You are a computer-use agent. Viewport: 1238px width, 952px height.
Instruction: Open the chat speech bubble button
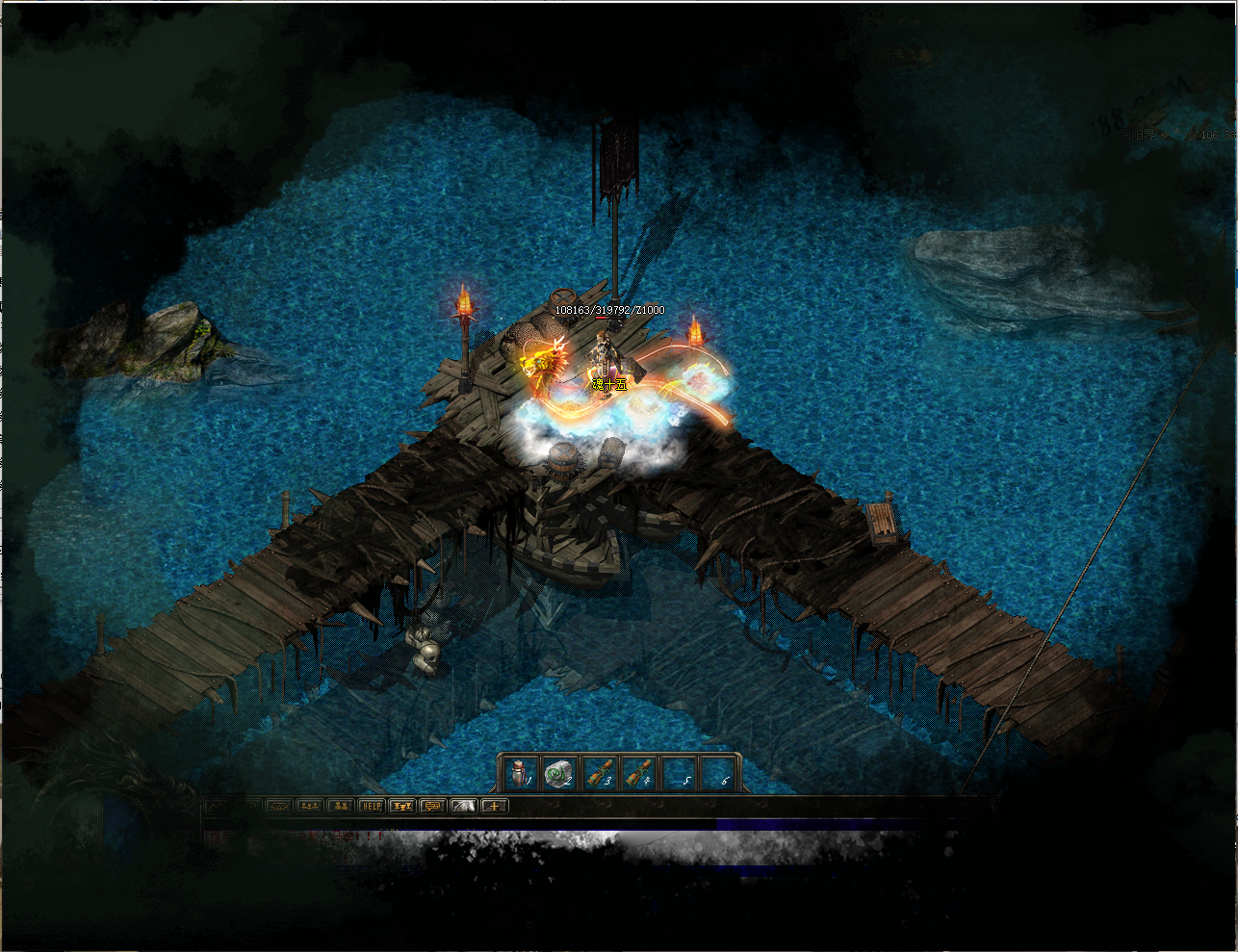point(432,806)
